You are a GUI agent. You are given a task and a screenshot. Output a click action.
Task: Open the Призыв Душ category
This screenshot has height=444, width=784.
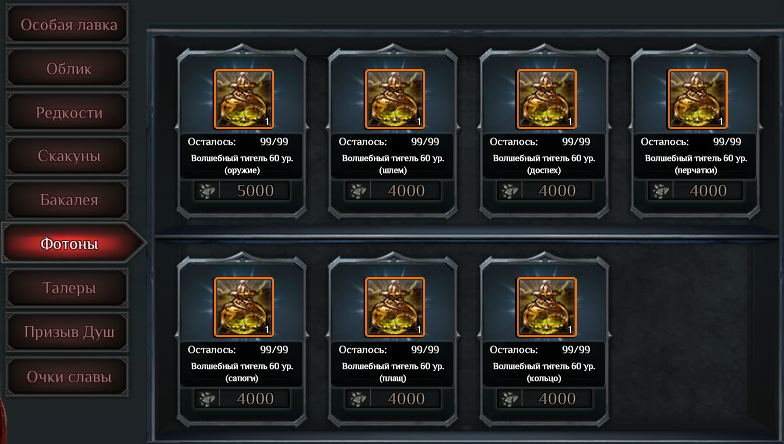click(68, 332)
